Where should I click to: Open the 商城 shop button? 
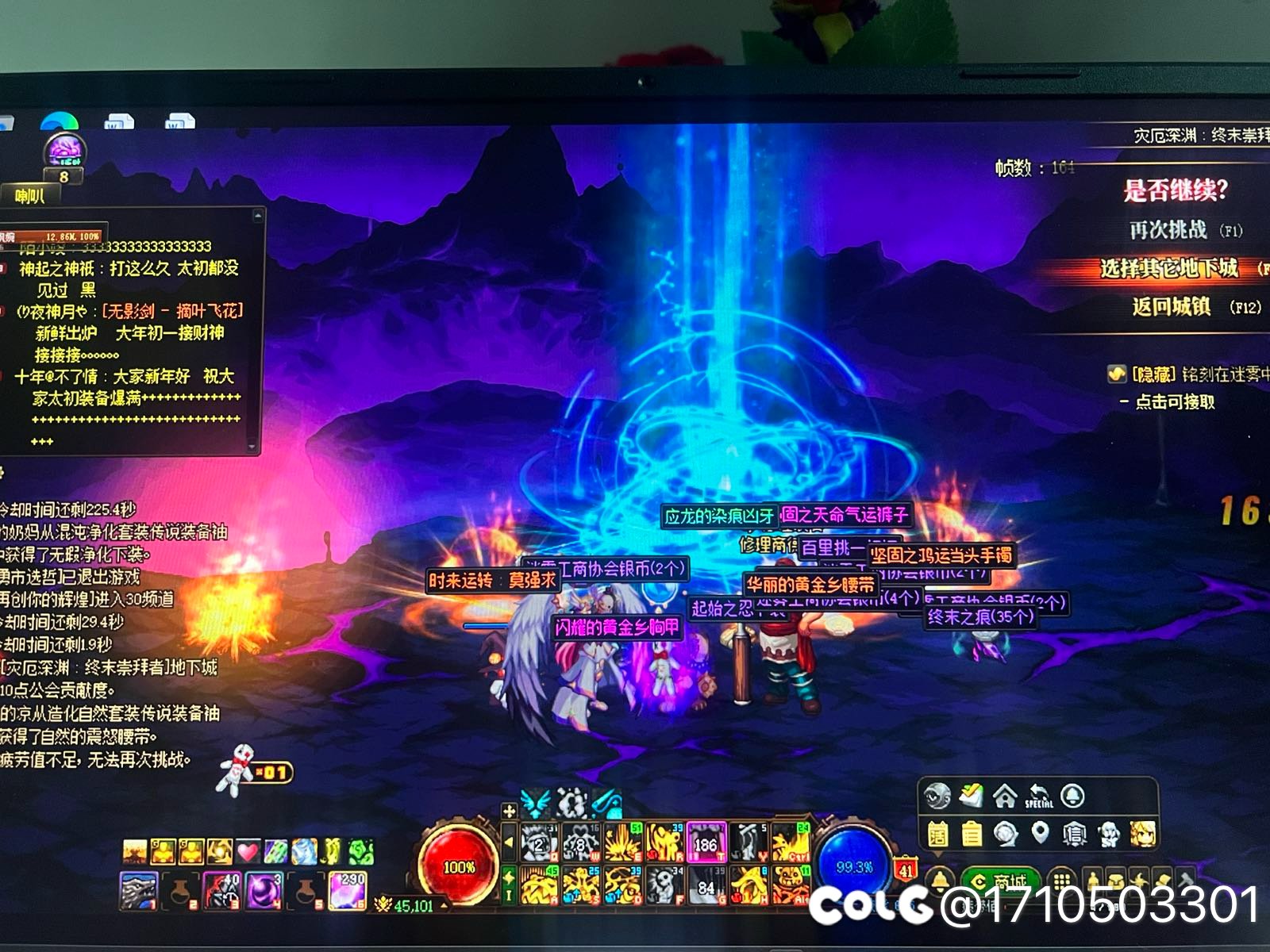click(1001, 881)
